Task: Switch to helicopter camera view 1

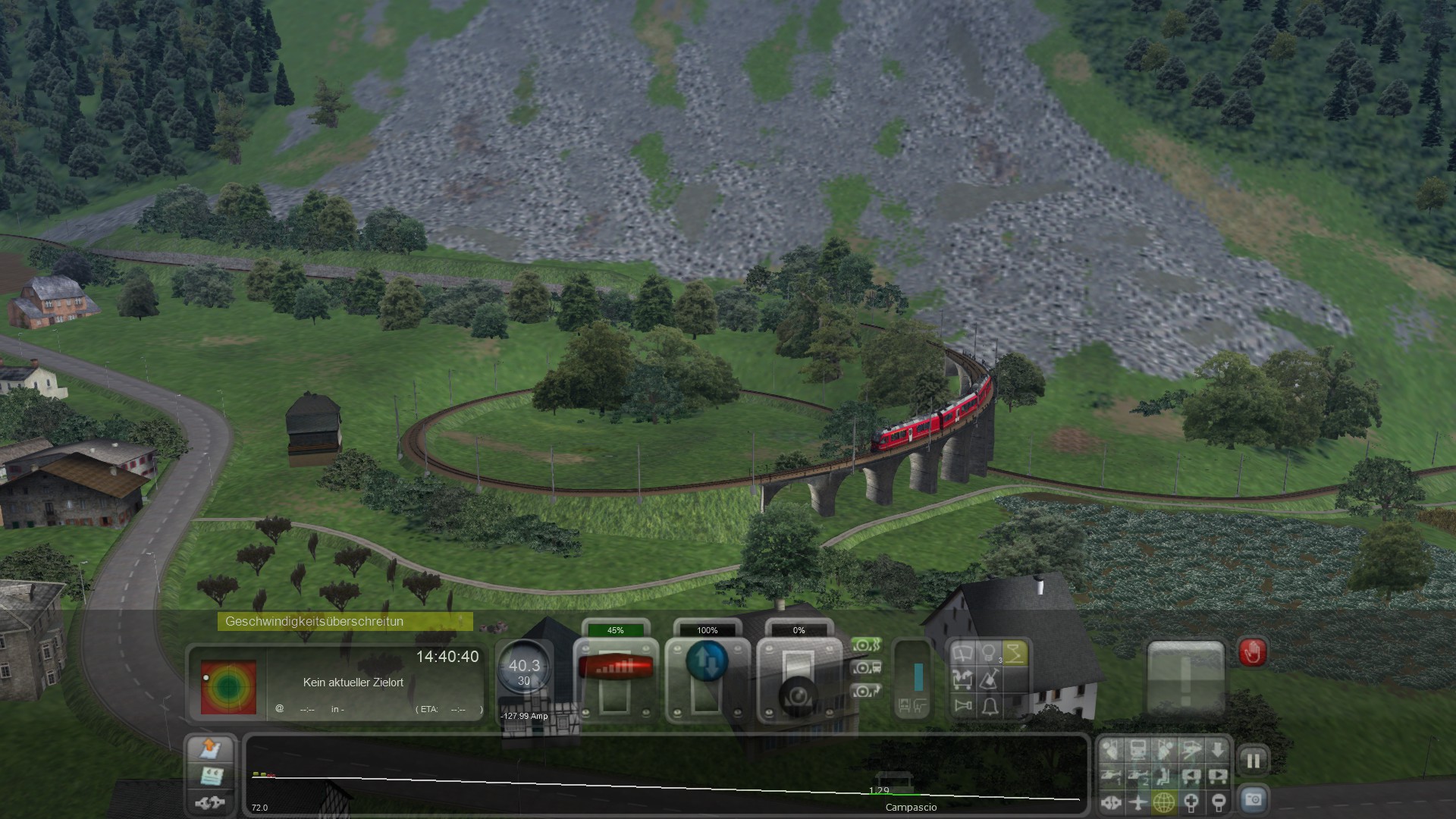Action: [x=1111, y=776]
